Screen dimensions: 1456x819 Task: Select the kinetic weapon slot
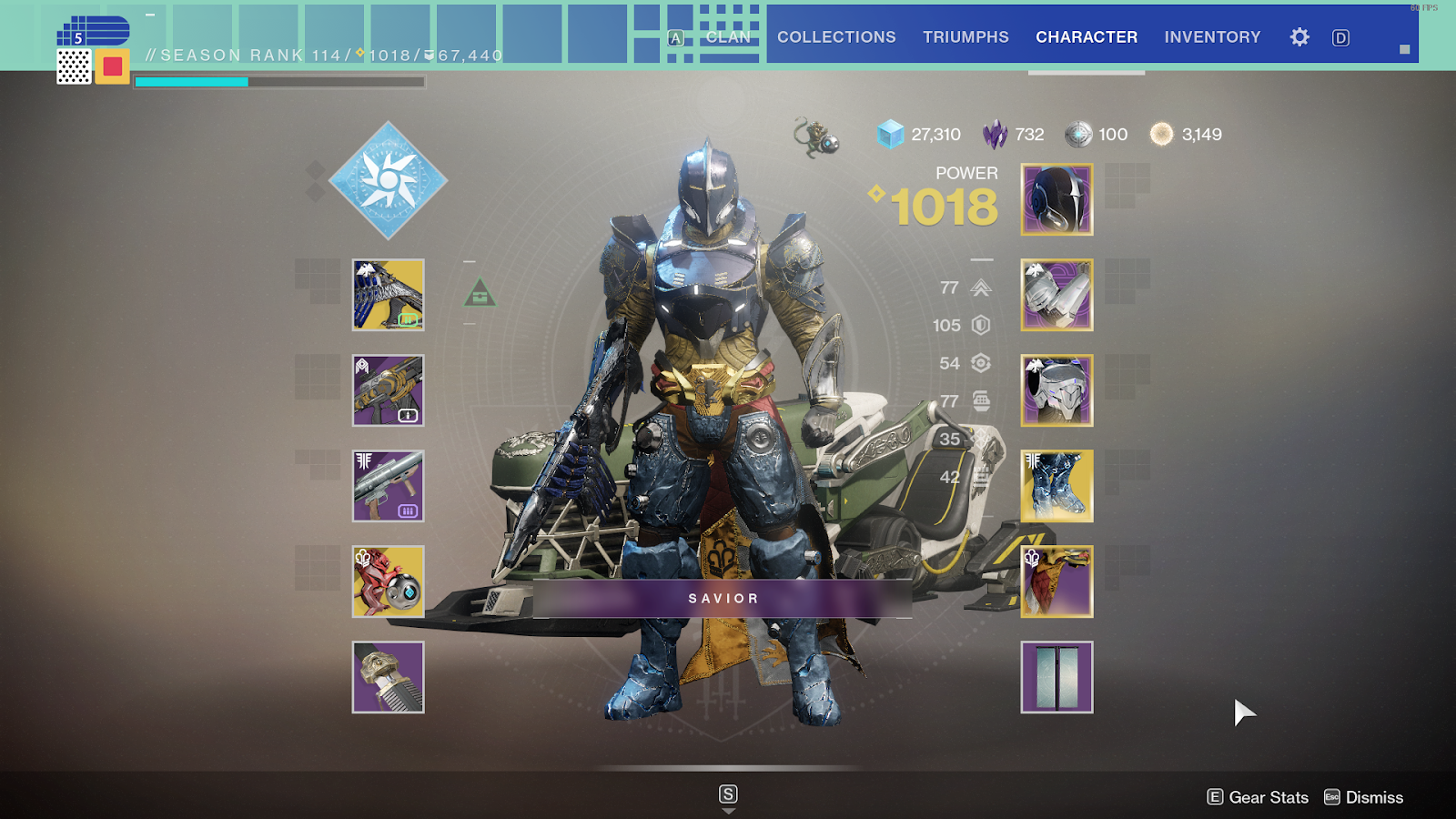(x=389, y=295)
